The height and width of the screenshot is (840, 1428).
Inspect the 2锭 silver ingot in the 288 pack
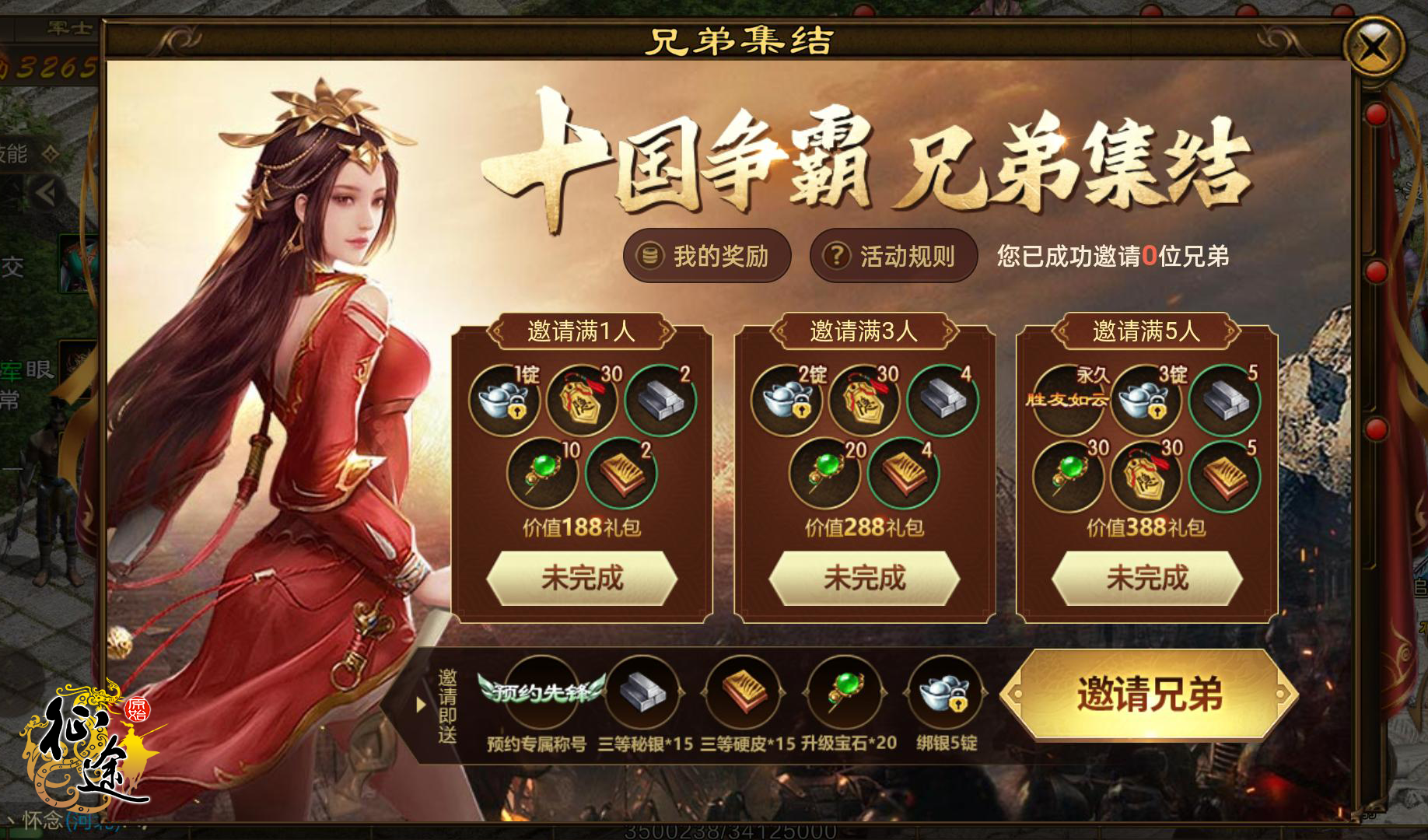click(786, 400)
